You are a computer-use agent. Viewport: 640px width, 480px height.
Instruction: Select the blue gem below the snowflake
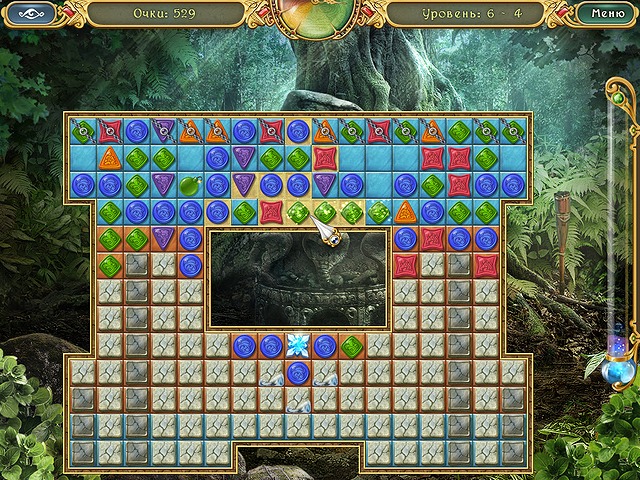298,372
